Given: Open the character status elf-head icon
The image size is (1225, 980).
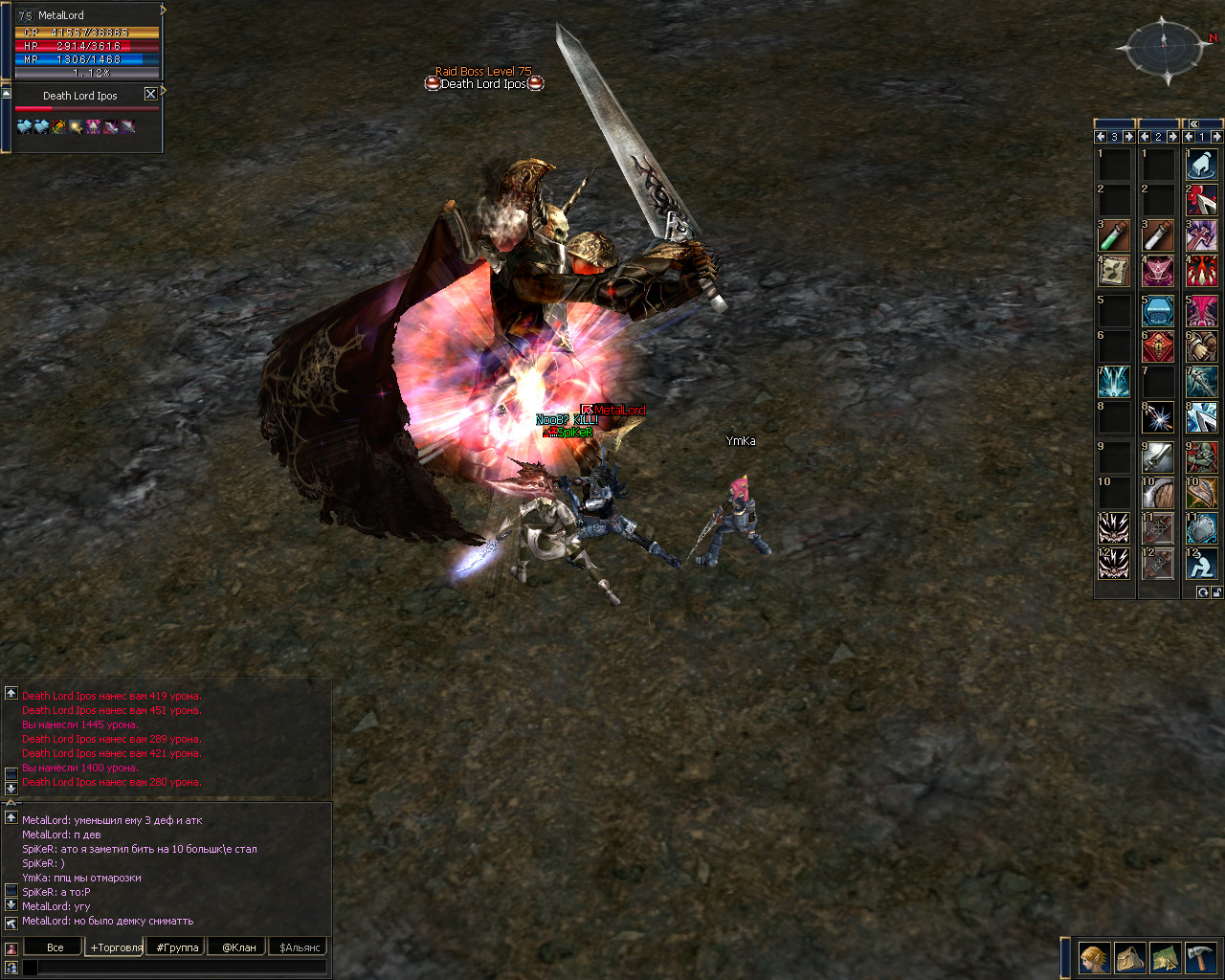Looking at the screenshot, I should coord(1094,957).
